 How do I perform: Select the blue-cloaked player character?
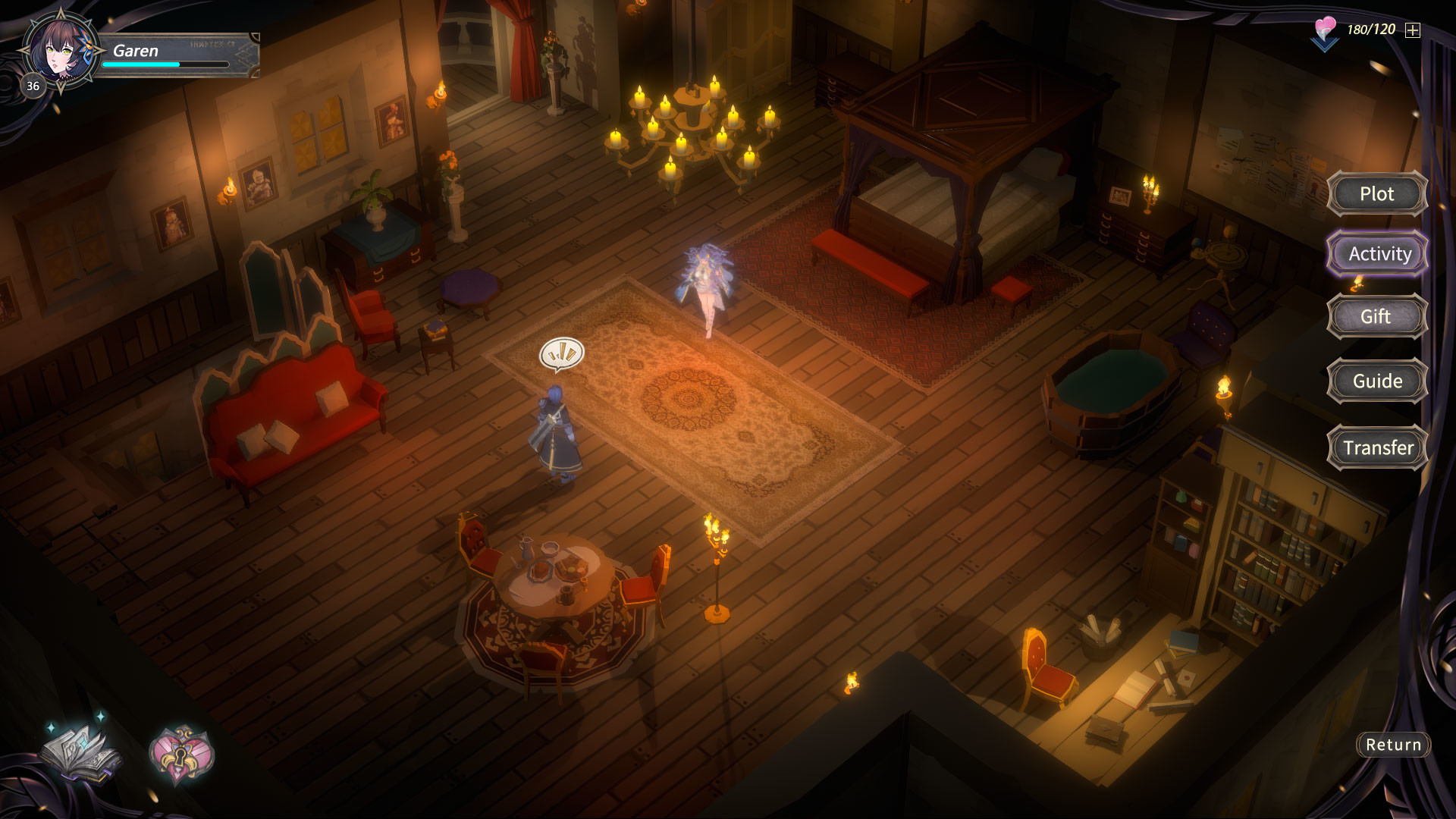pos(557,432)
